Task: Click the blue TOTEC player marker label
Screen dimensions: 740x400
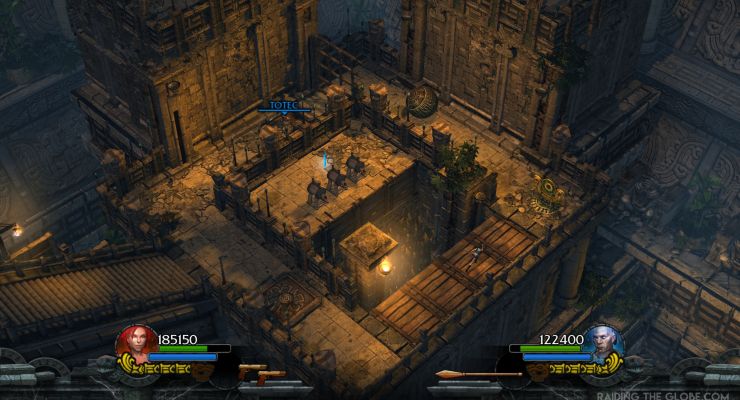Action: pyautogui.click(x=283, y=104)
